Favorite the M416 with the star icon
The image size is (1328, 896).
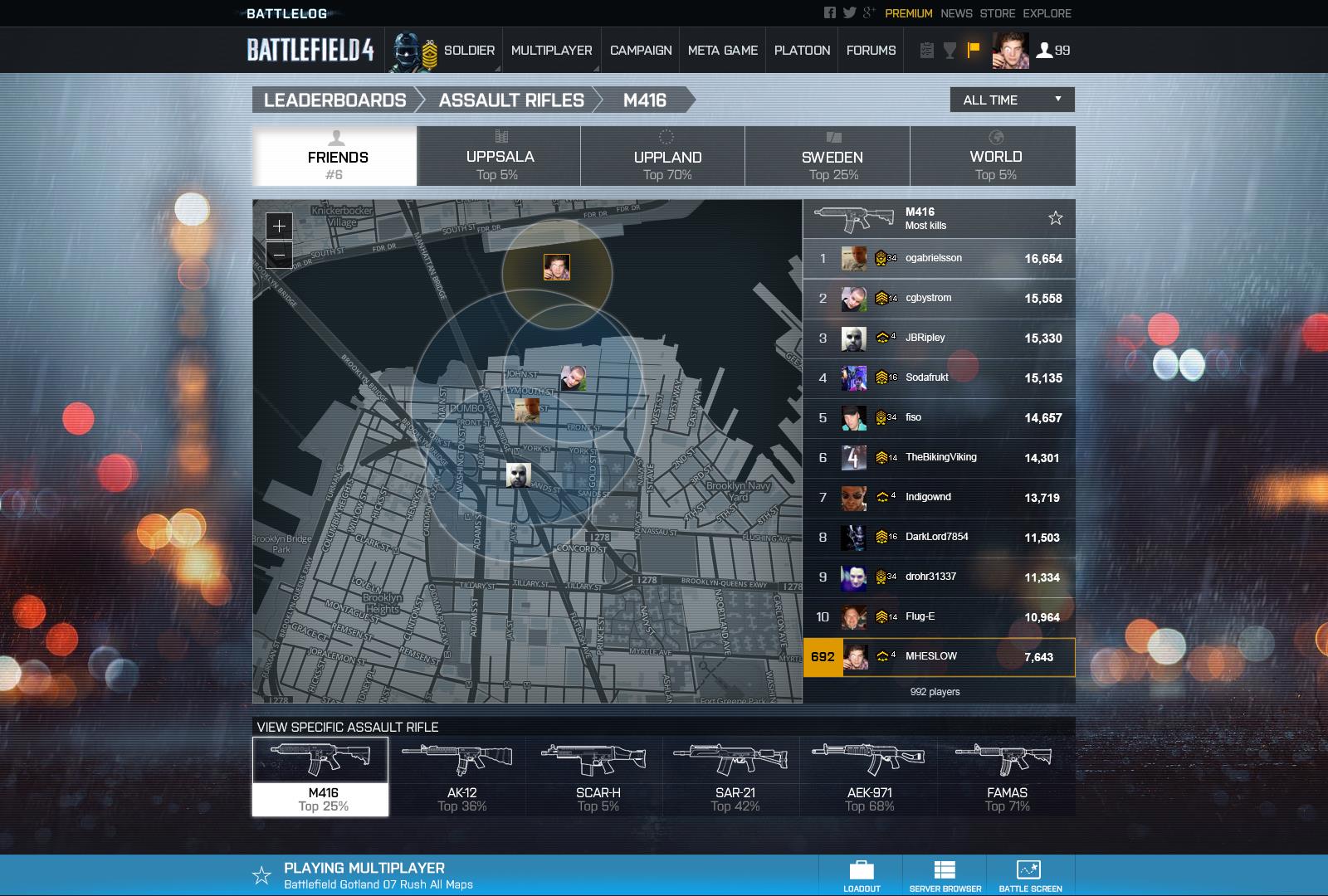(x=1055, y=218)
